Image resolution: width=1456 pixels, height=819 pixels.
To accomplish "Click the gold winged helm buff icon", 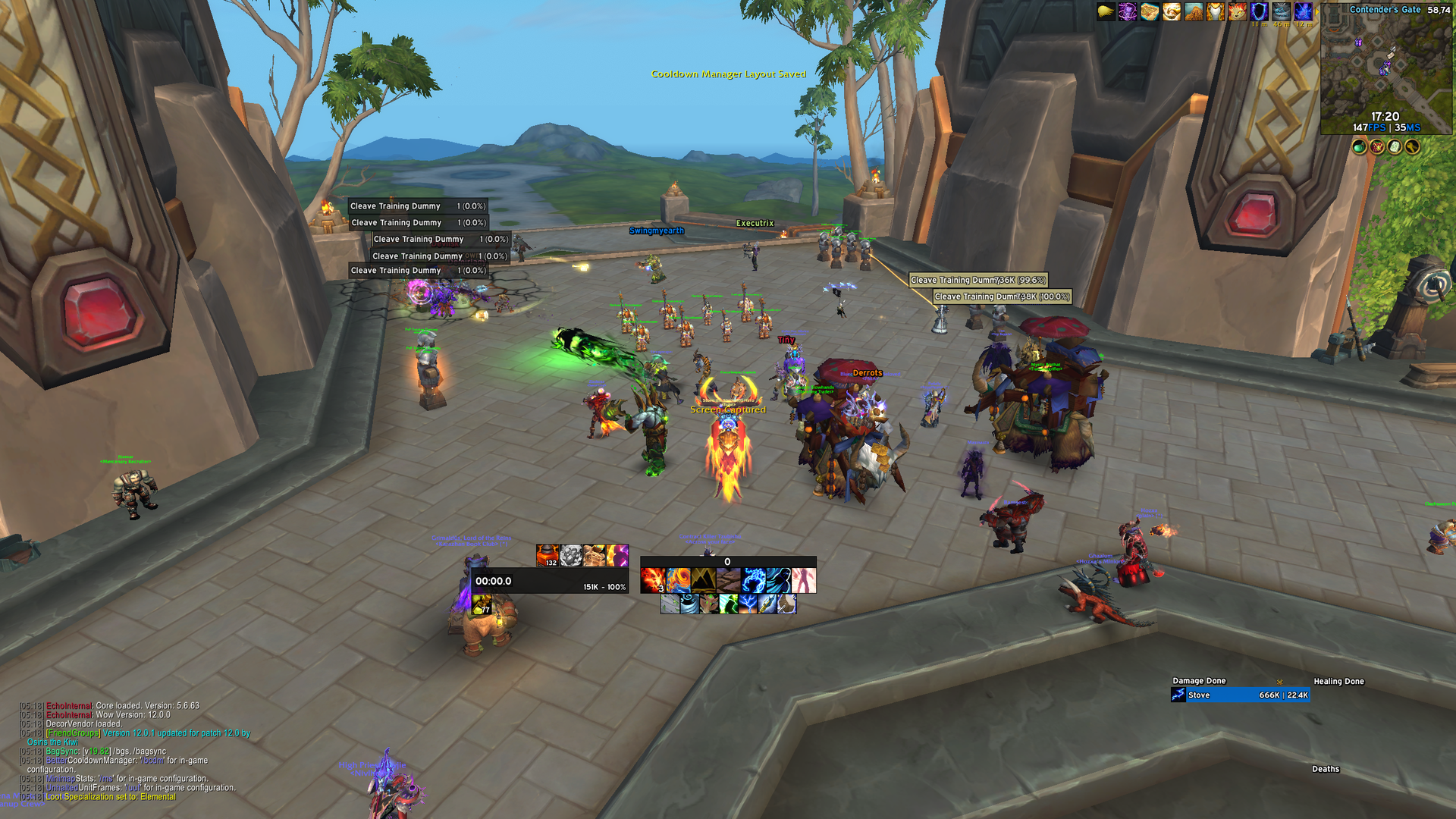I will click(1216, 12).
